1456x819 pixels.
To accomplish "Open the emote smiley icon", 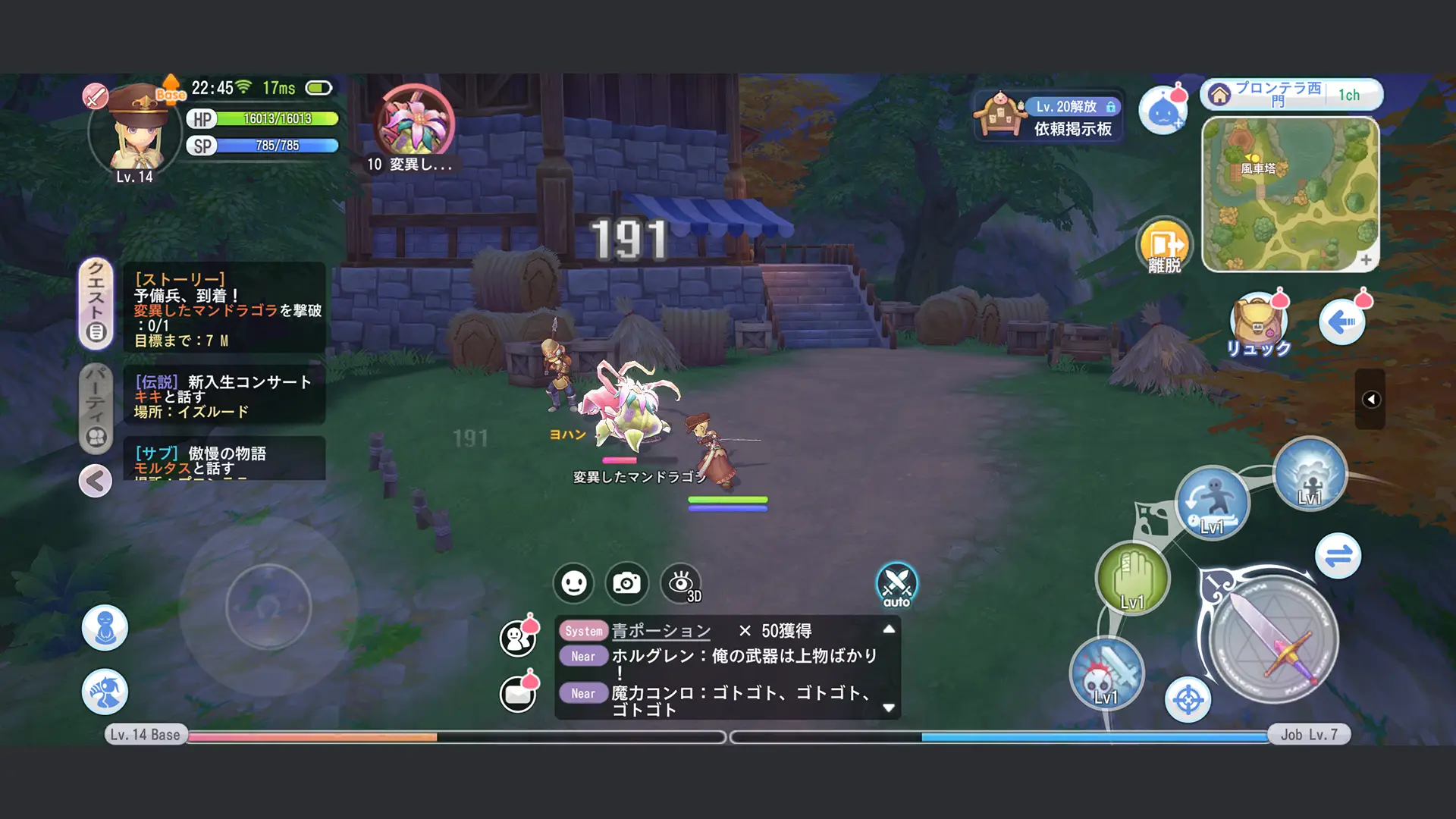I will [573, 583].
